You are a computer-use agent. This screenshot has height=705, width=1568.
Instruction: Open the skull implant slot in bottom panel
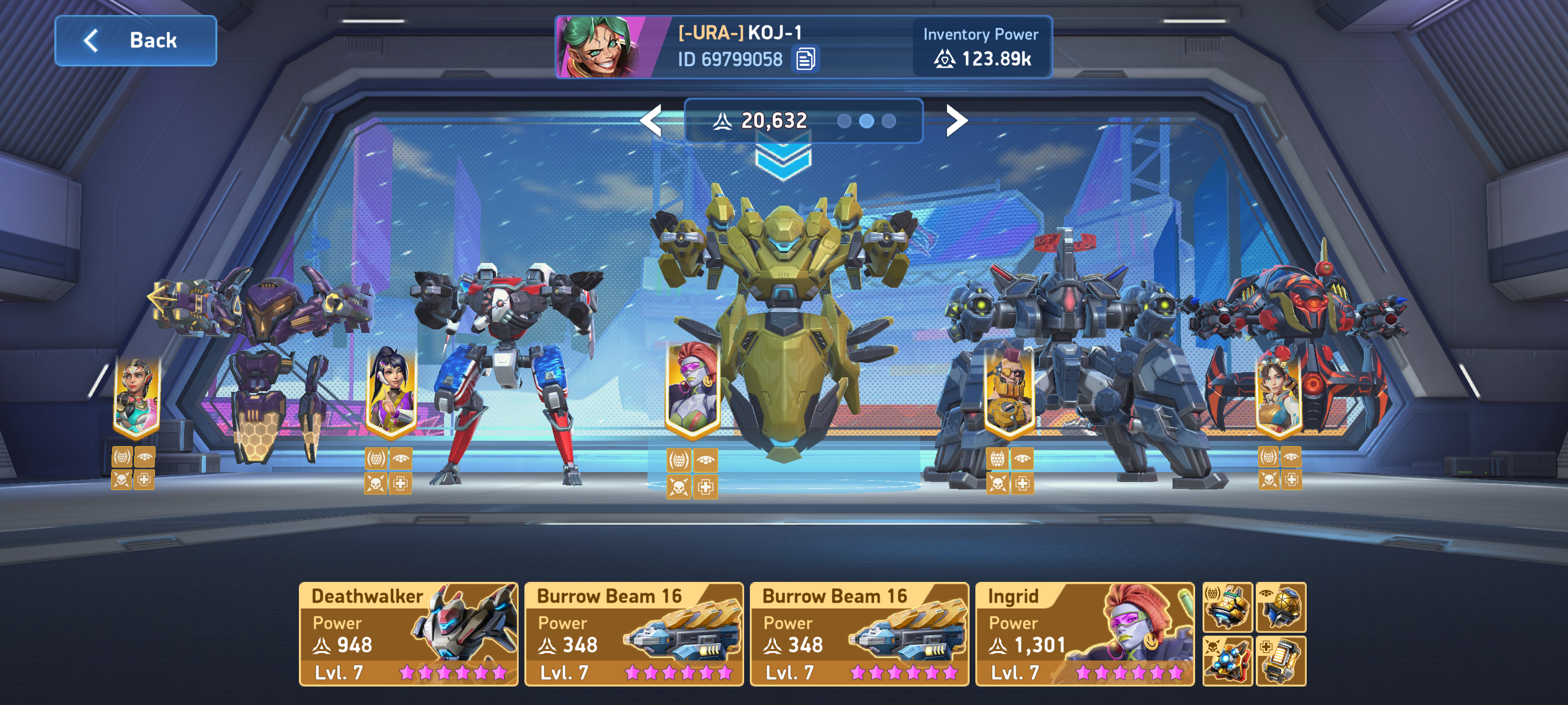[1226, 661]
